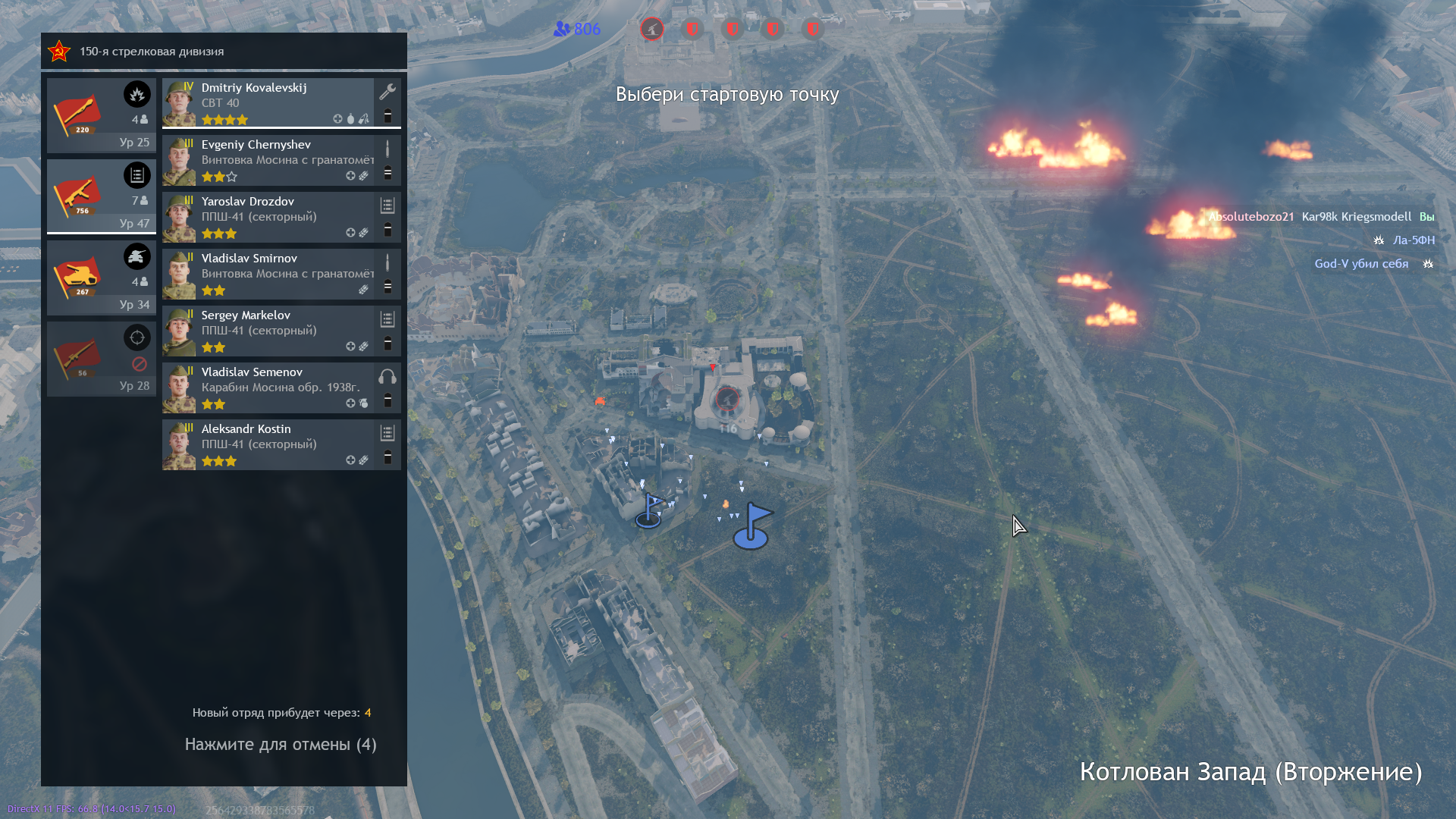Screen dimensions: 1456x819
Task: Select the level 47 squad card
Action: tap(102, 196)
